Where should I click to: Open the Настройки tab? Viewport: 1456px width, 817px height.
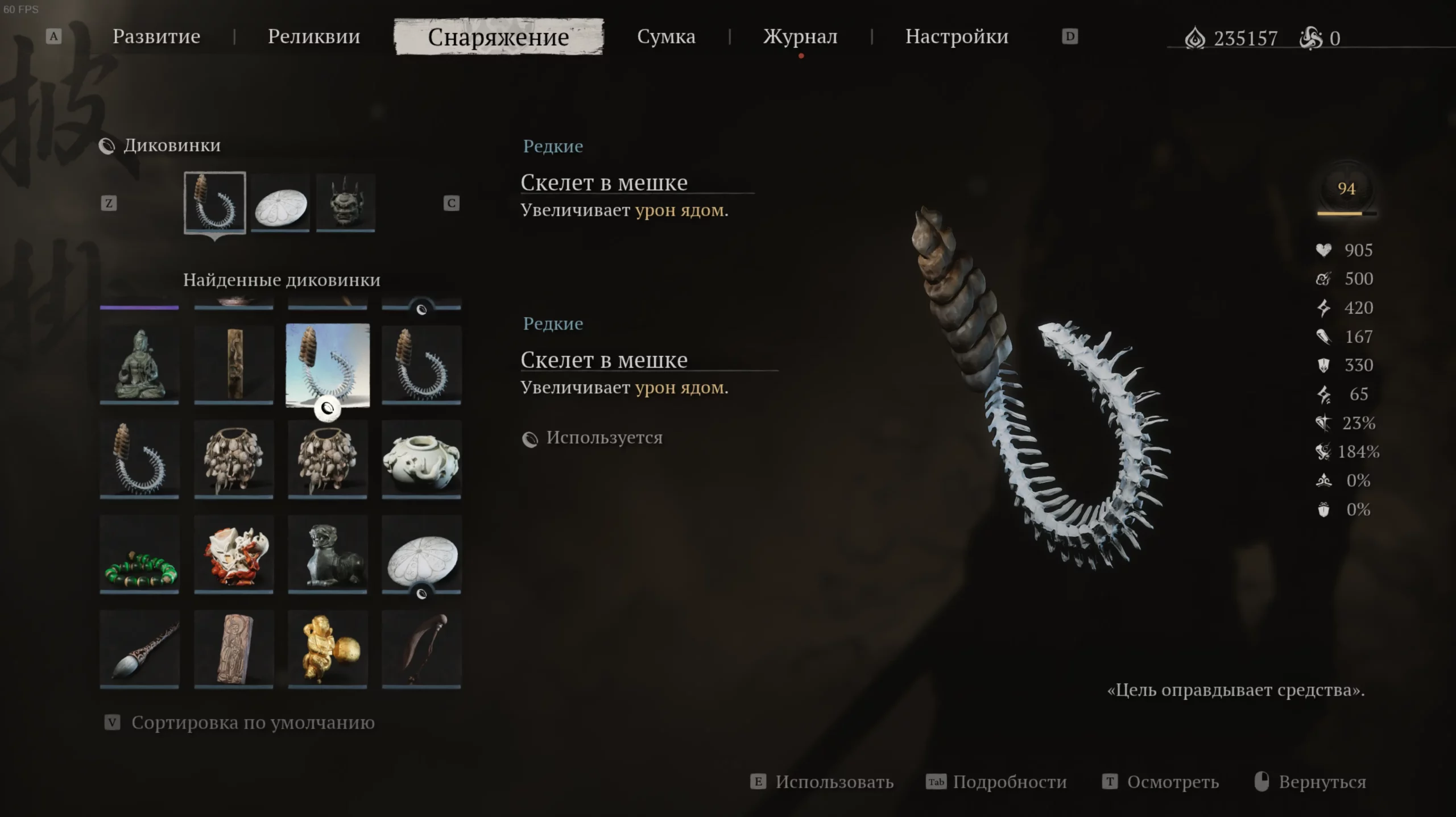tap(957, 37)
